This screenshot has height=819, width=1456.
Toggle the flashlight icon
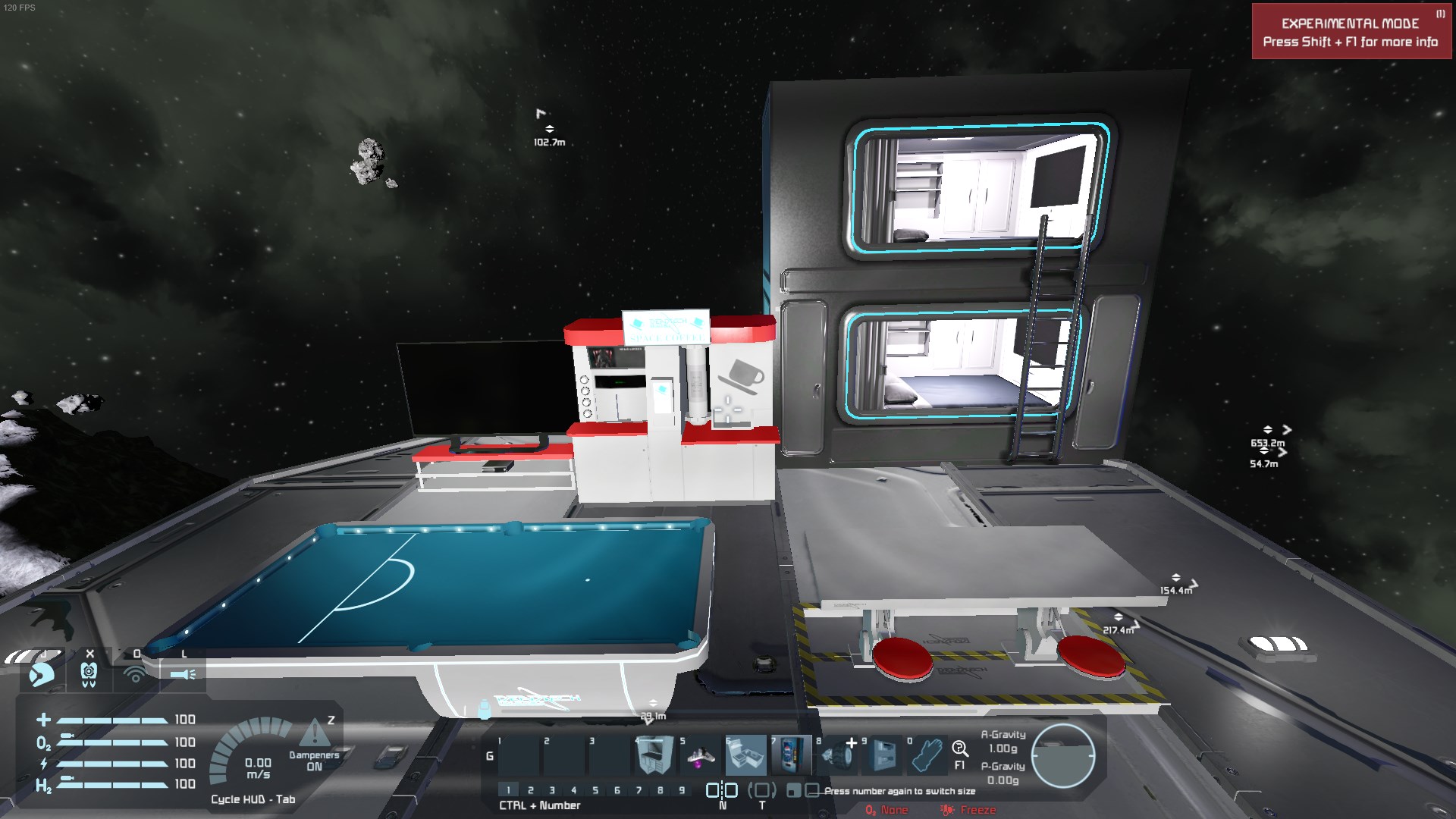183,673
